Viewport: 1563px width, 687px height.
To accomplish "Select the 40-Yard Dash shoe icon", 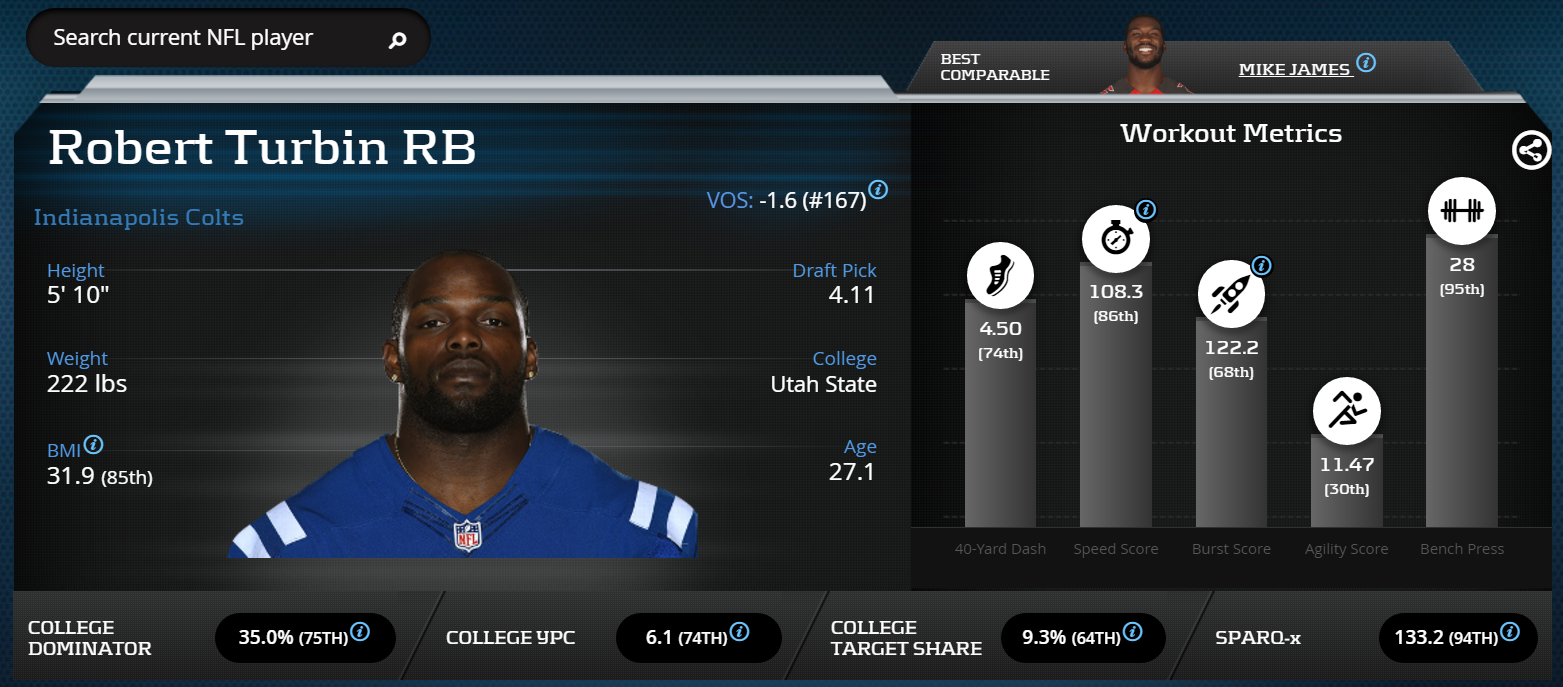I will [x=1000, y=275].
